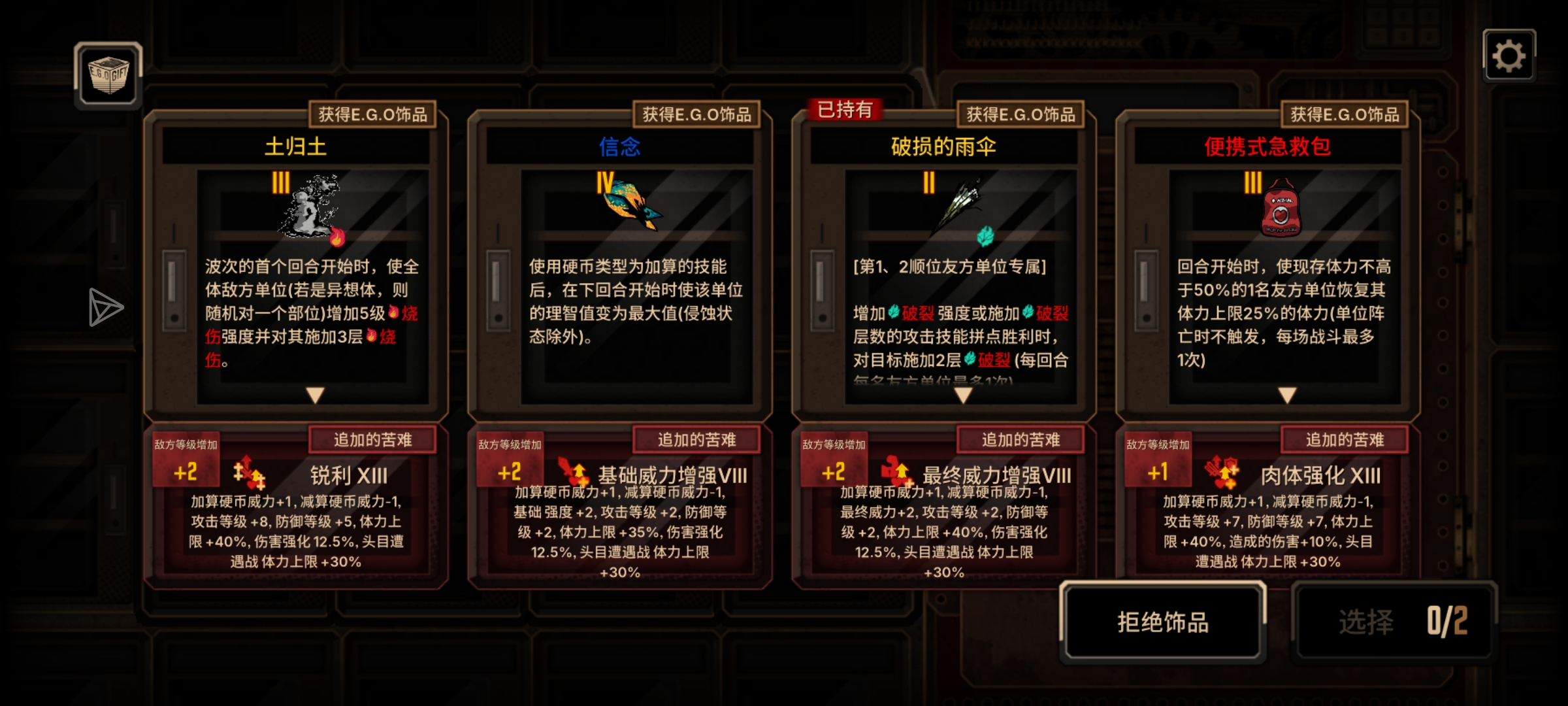Click the first aid kit artwork on 便携式急救包
This screenshot has height=706, width=1568.
point(1281,208)
